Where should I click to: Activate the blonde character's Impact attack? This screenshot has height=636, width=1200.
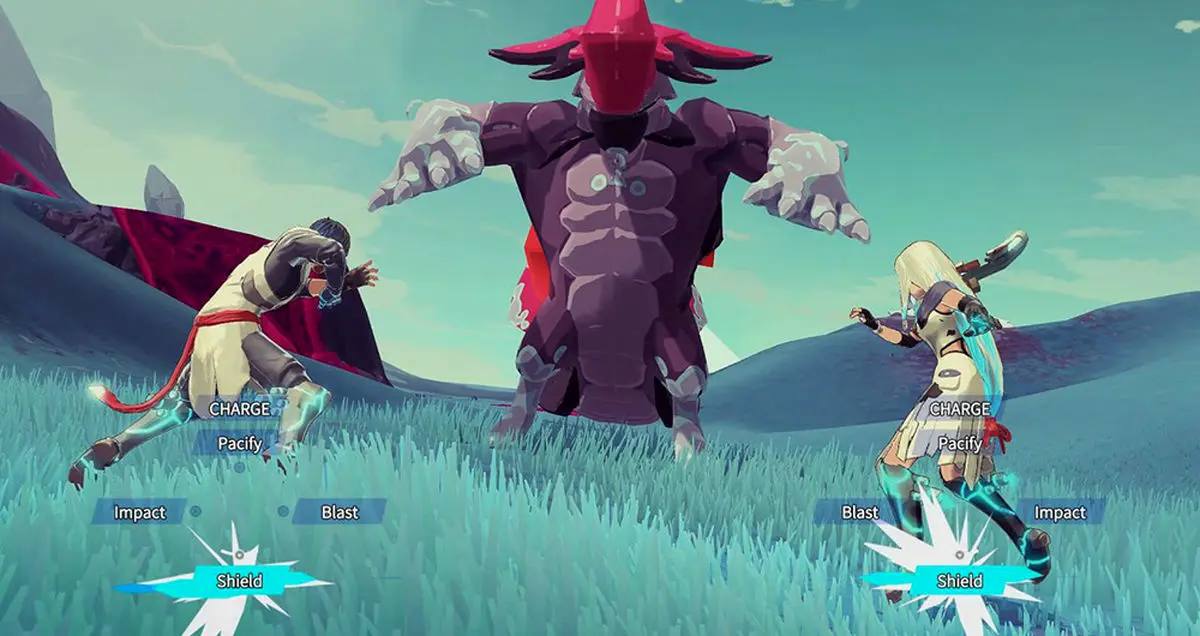pos(1059,512)
